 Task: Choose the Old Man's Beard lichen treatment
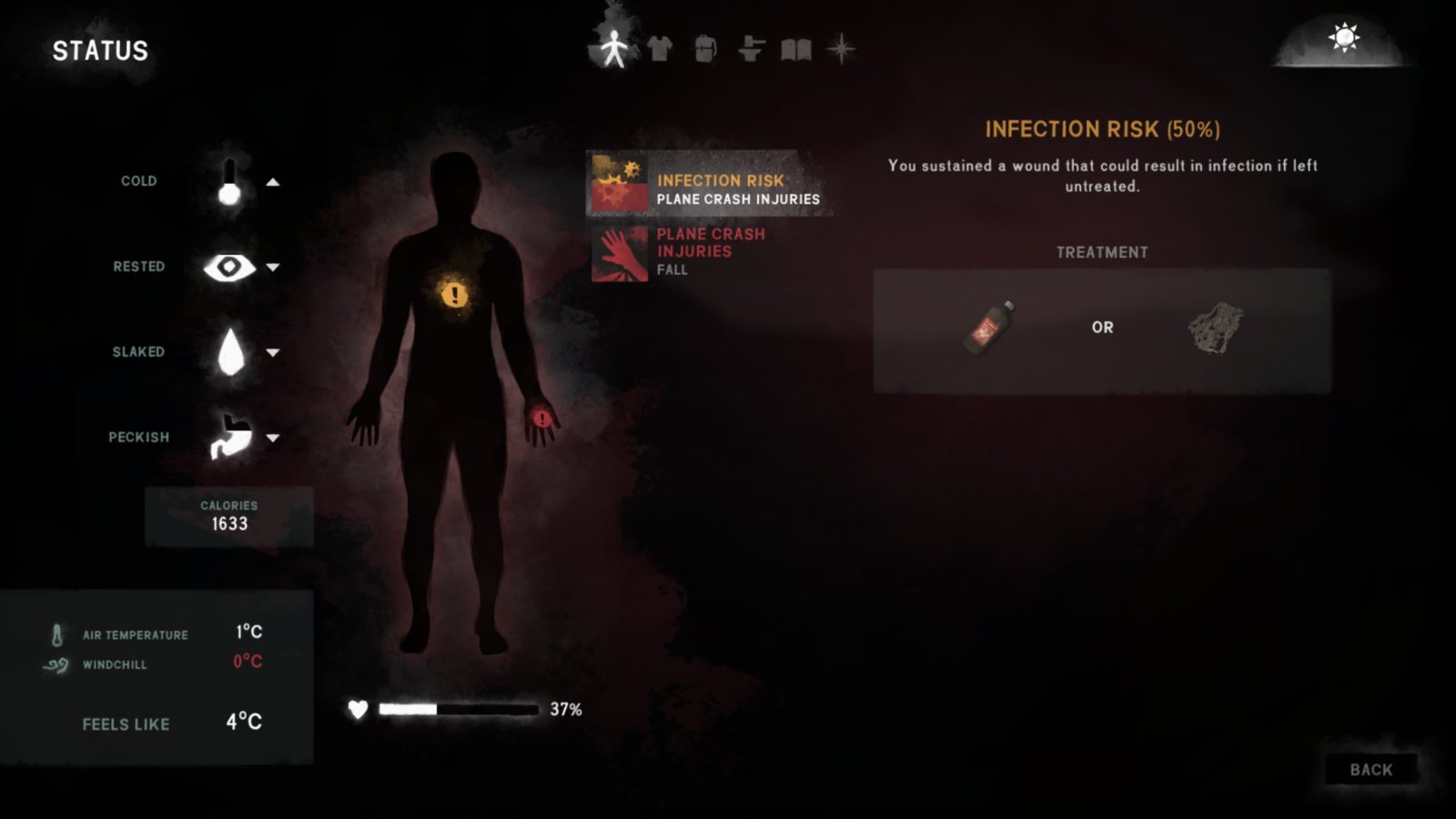(x=1215, y=328)
